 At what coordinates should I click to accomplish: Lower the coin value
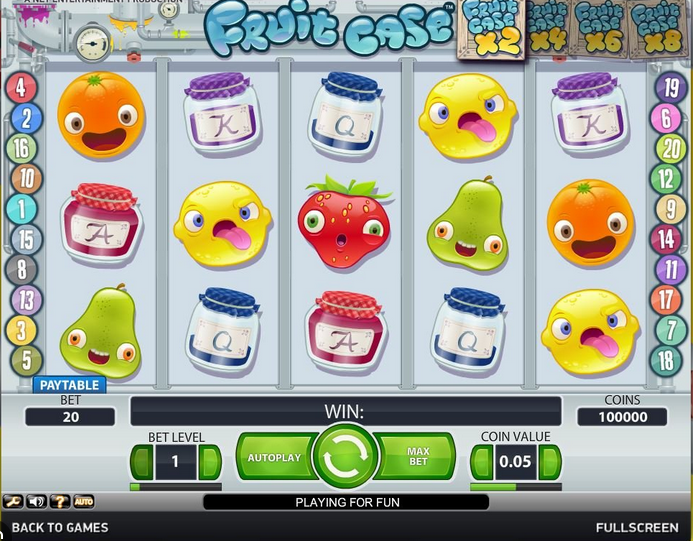pyautogui.click(x=481, y=462)
